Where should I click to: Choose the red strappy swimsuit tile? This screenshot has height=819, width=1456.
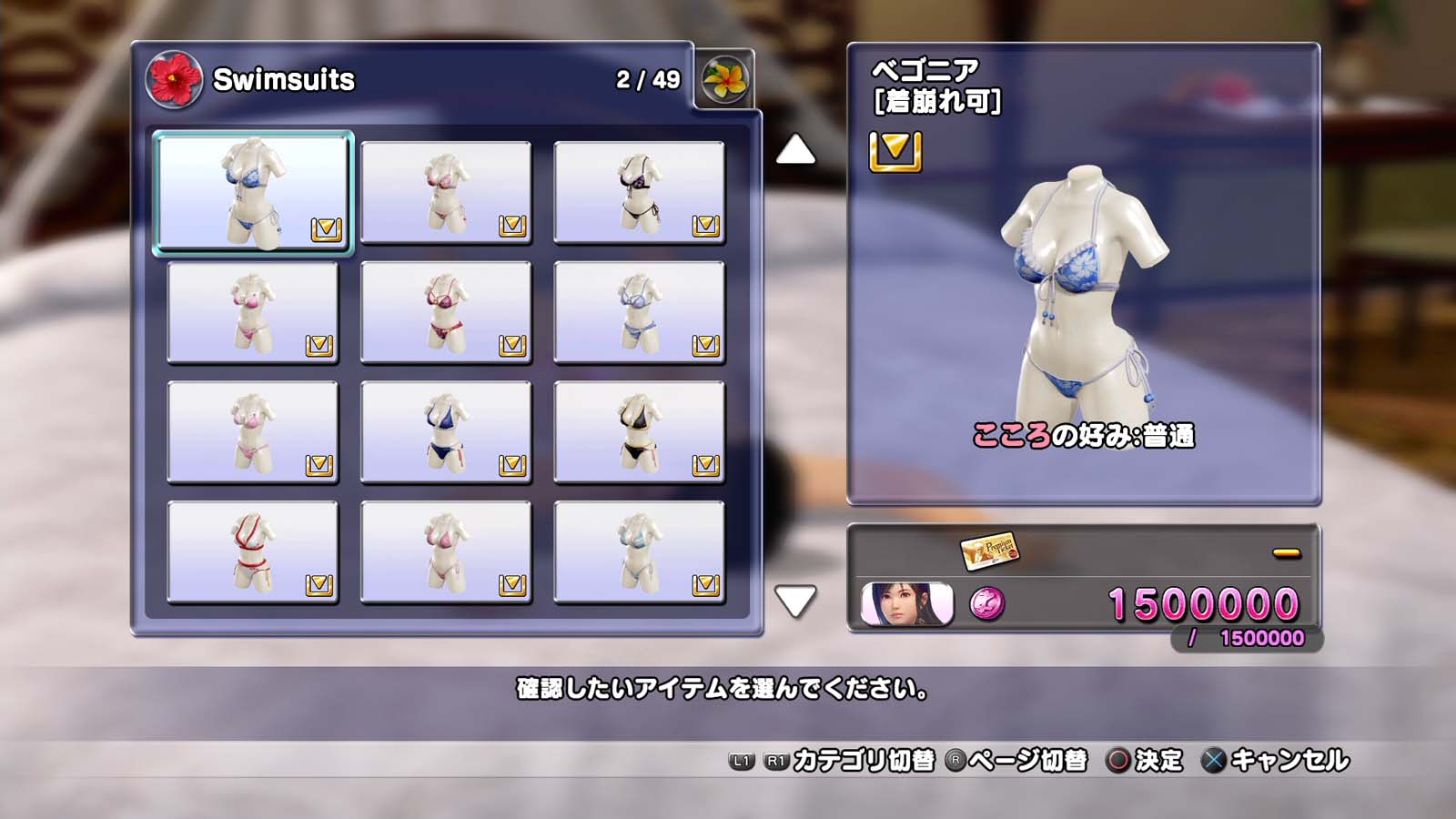(253, 551)
